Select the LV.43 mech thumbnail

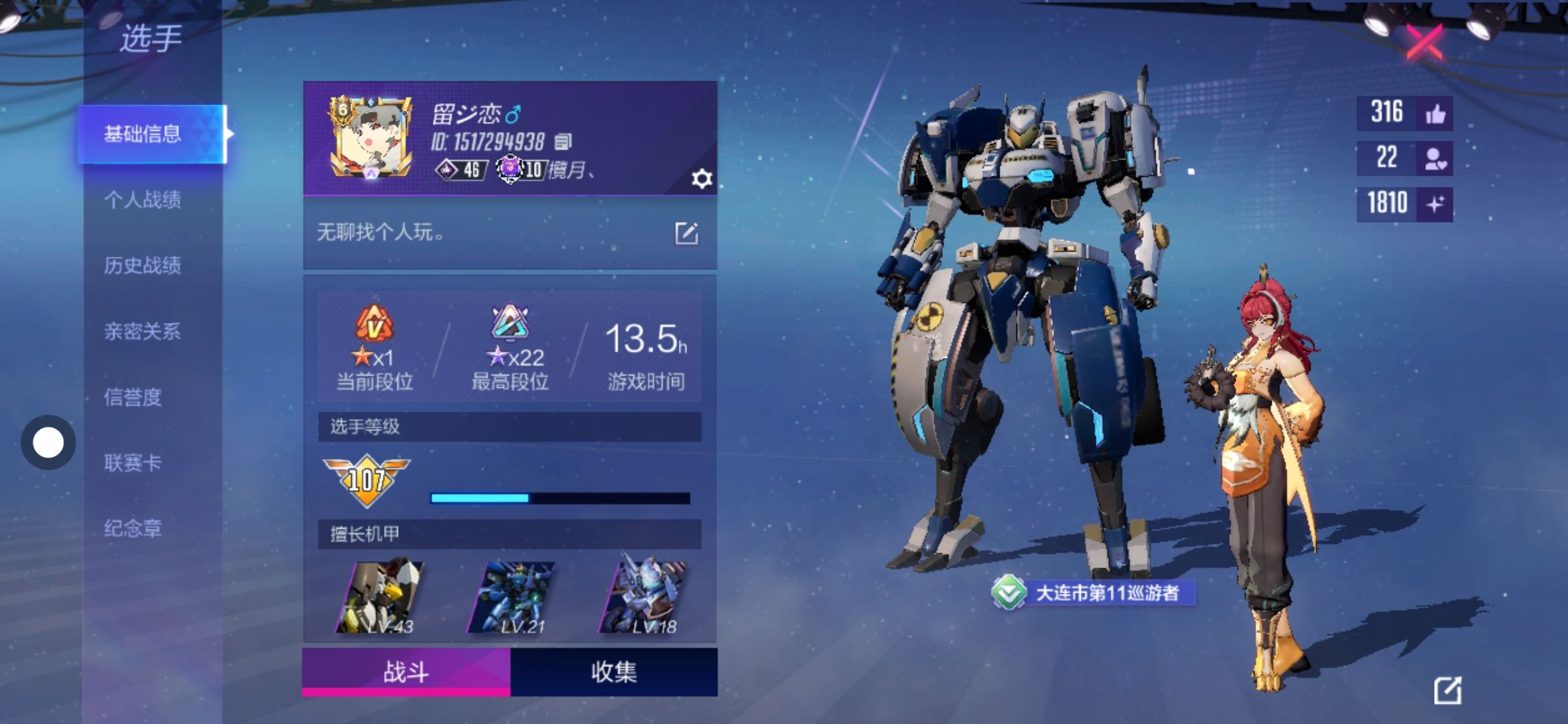pyautogui.click(x=381, y=597)
